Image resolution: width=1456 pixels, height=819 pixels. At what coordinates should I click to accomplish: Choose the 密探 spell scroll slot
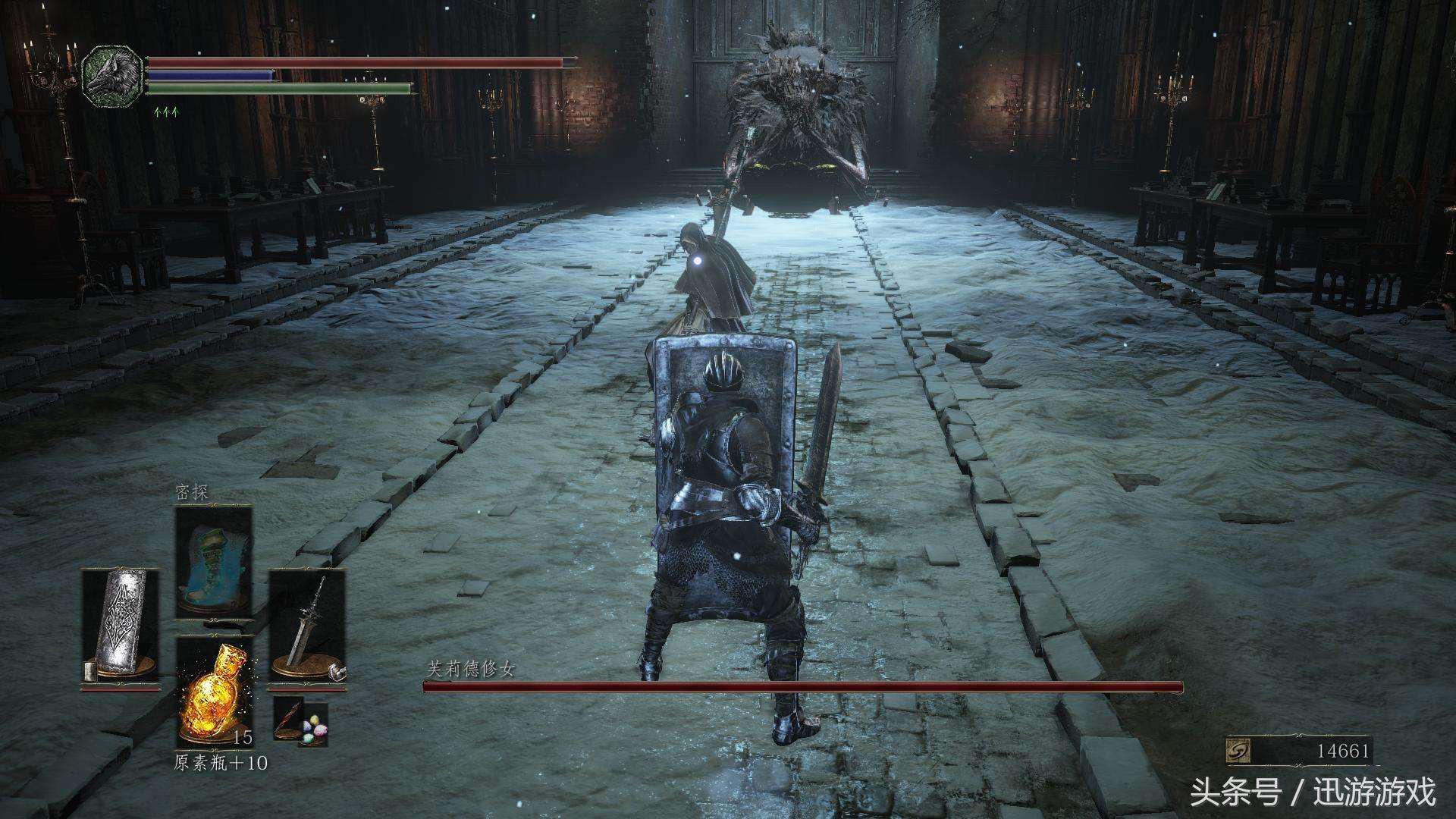click(x=214, y=561)
